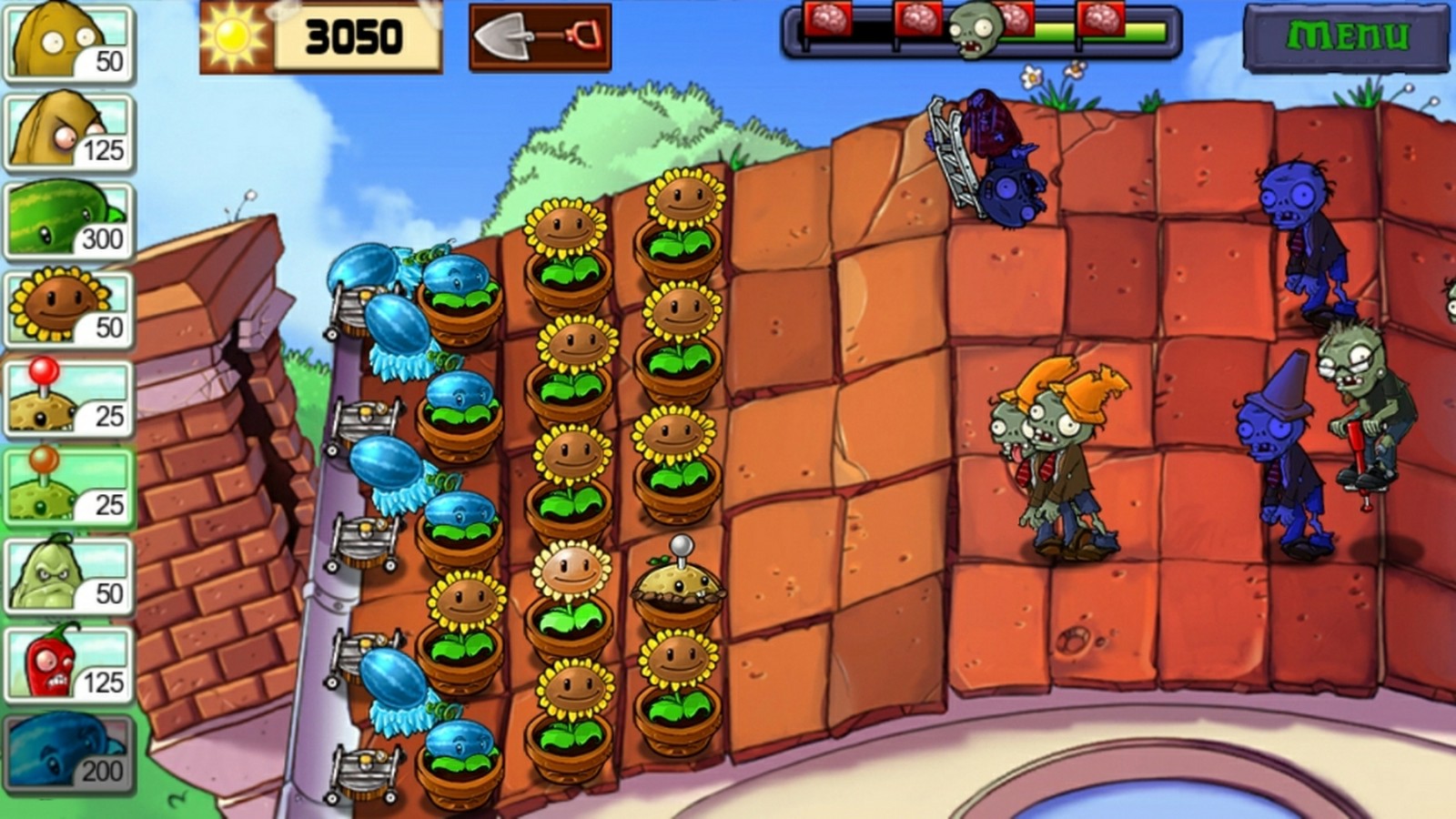Open the Menu button

(x=1346, y=37)
